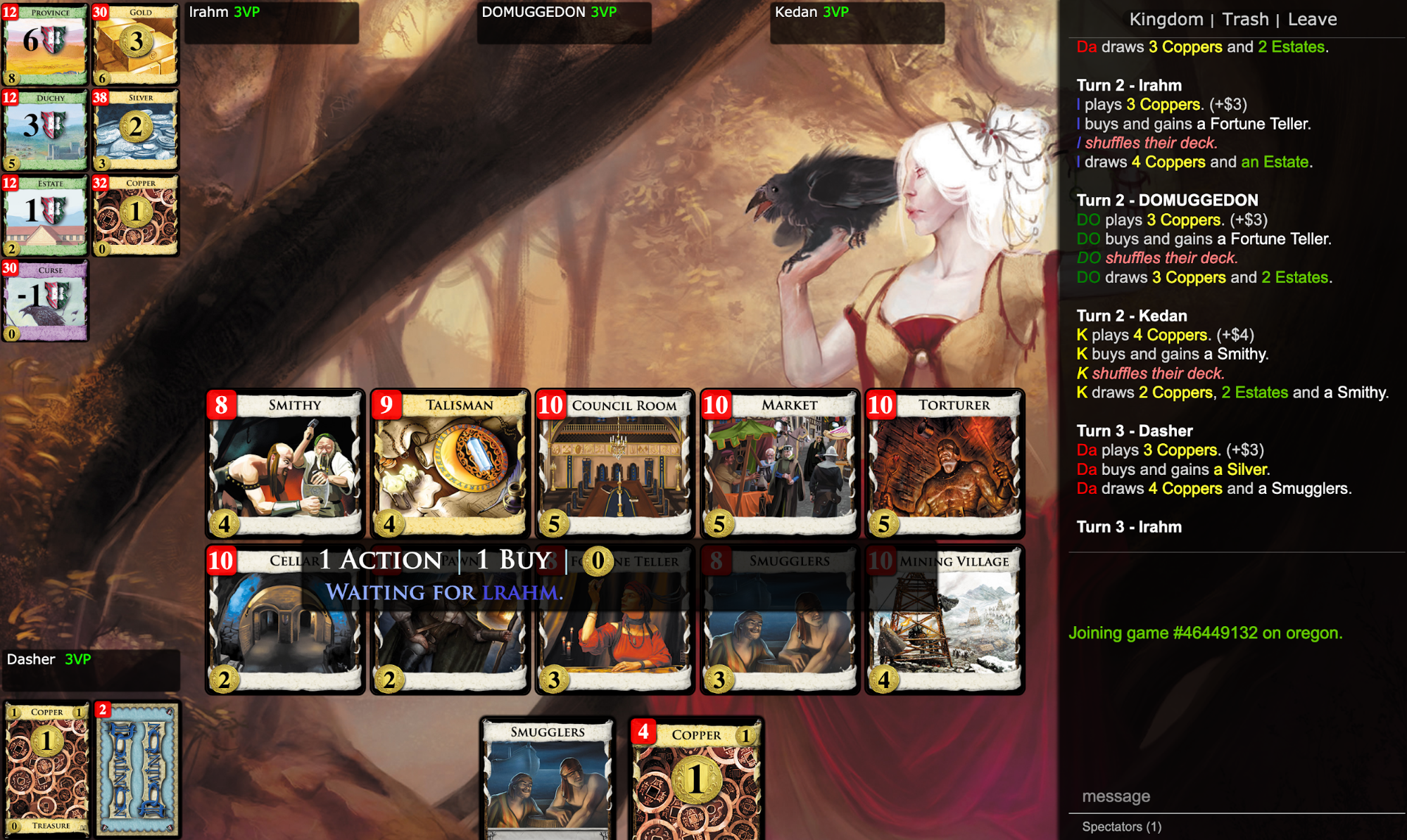Click the message input field

point(1232,796)
